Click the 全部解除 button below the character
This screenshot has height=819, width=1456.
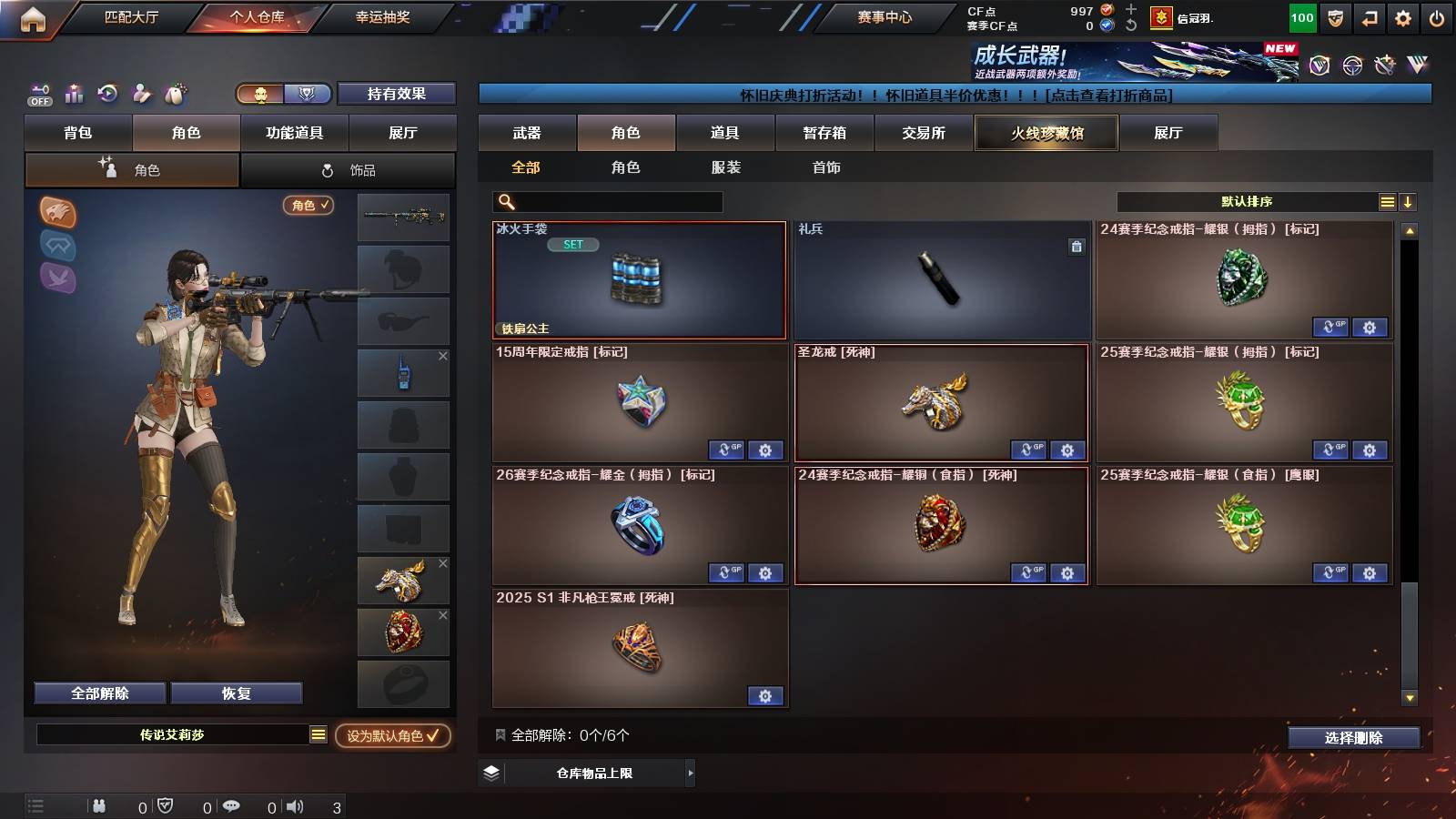pyautogui.click(x=99, y=693)
